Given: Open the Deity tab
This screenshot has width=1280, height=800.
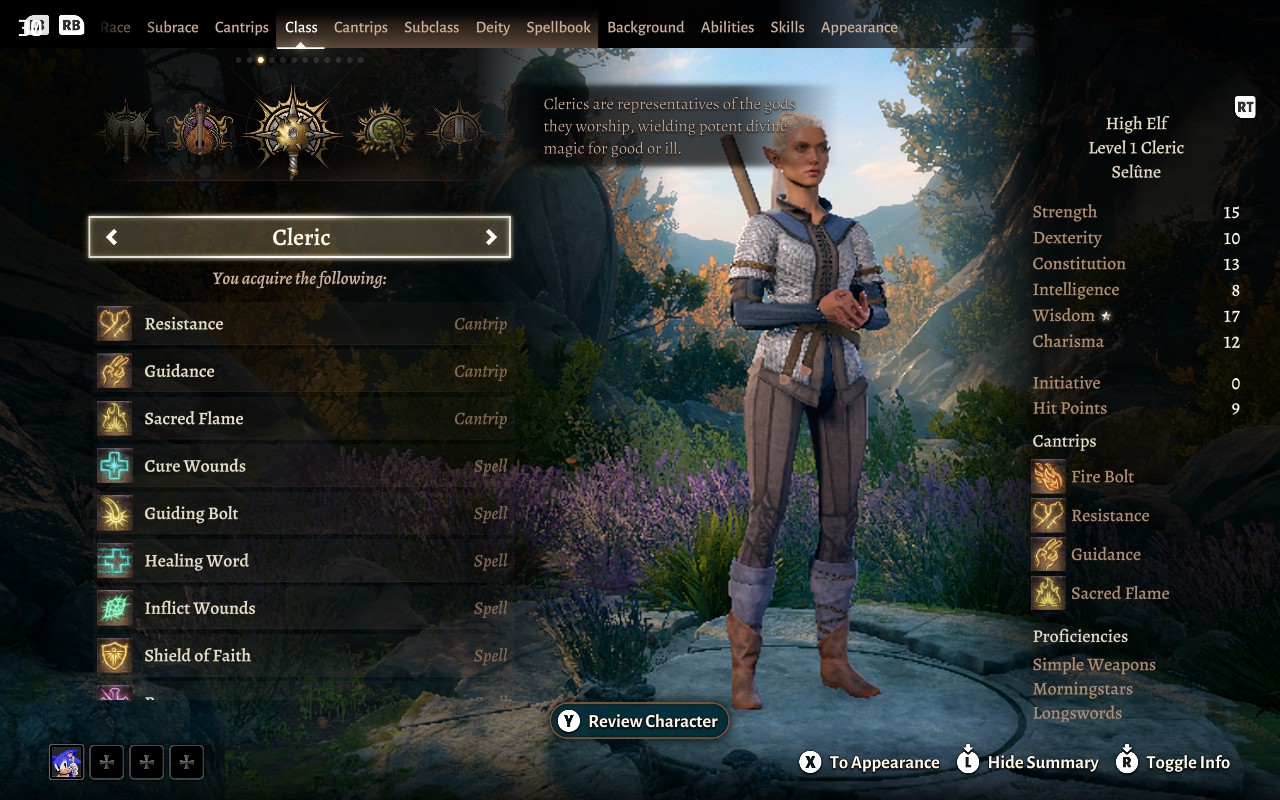Looking at the screenshot, I should coord(492,27).
